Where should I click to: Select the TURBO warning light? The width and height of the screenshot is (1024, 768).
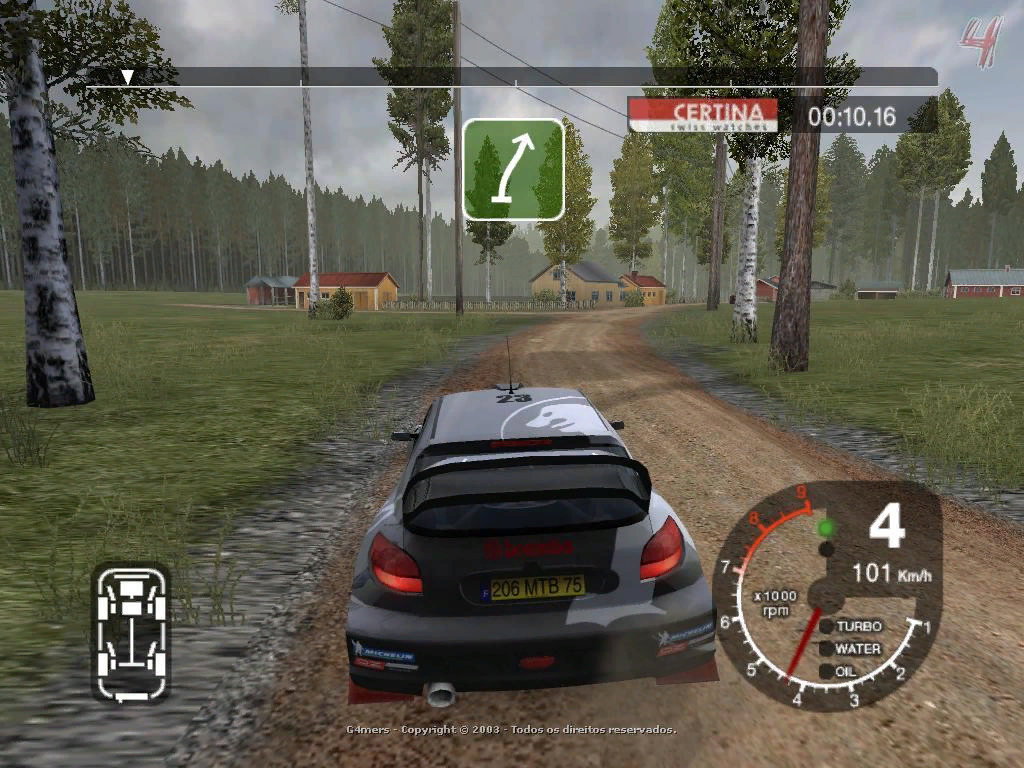point(826,626)
